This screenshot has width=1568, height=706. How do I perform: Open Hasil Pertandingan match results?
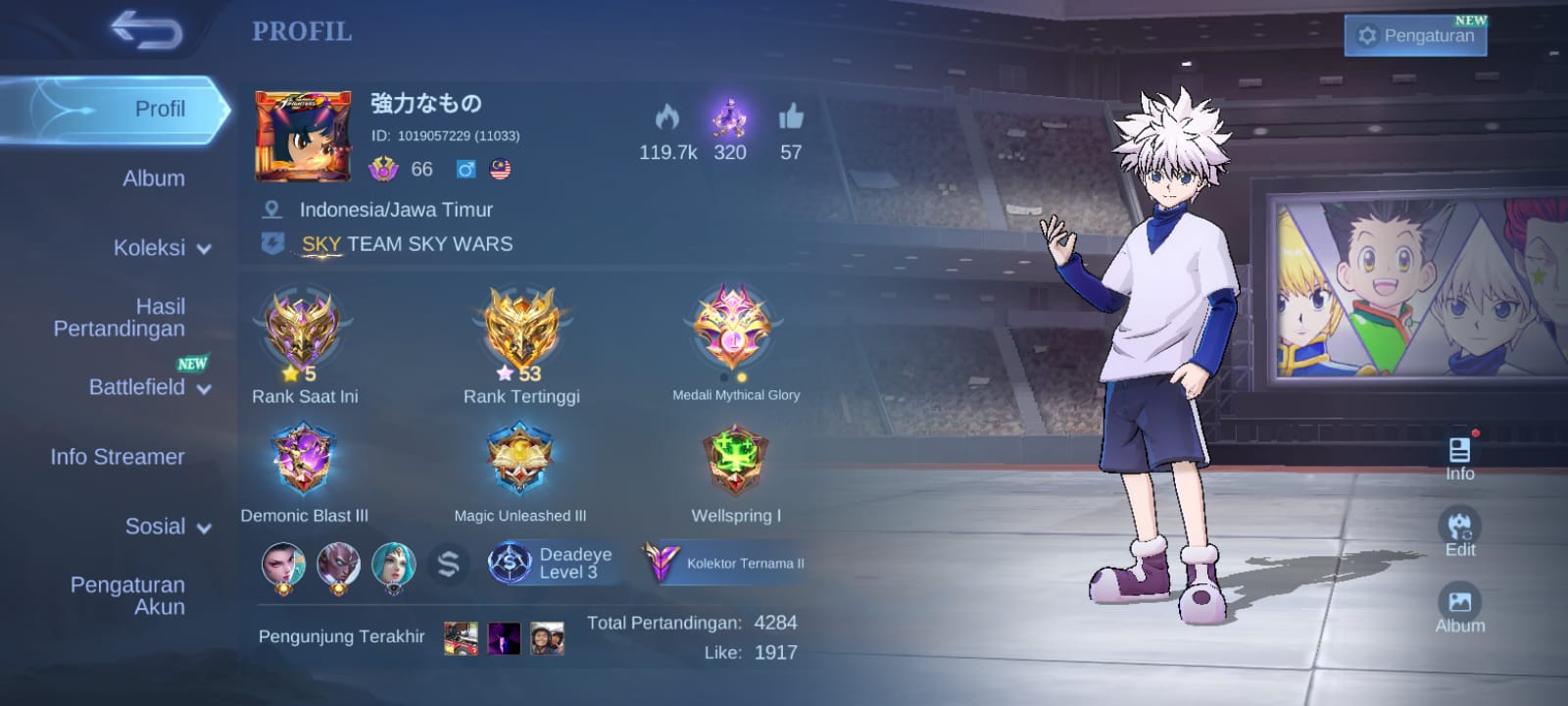tap(120, 318)
